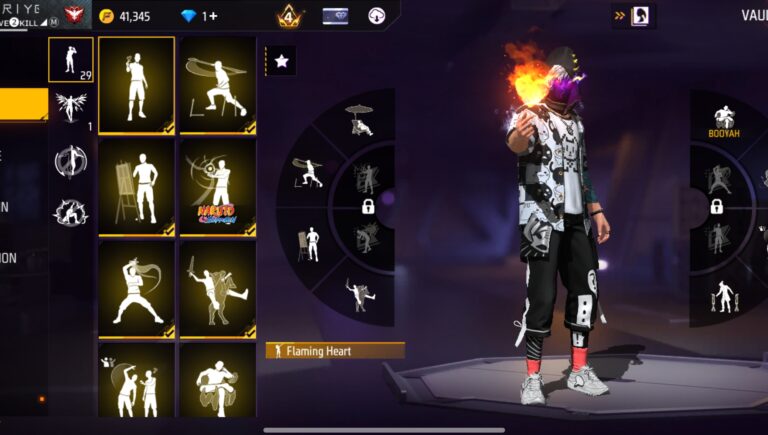Open the diamond top-up counter
The image size is (768, 435).
[198, 16]
